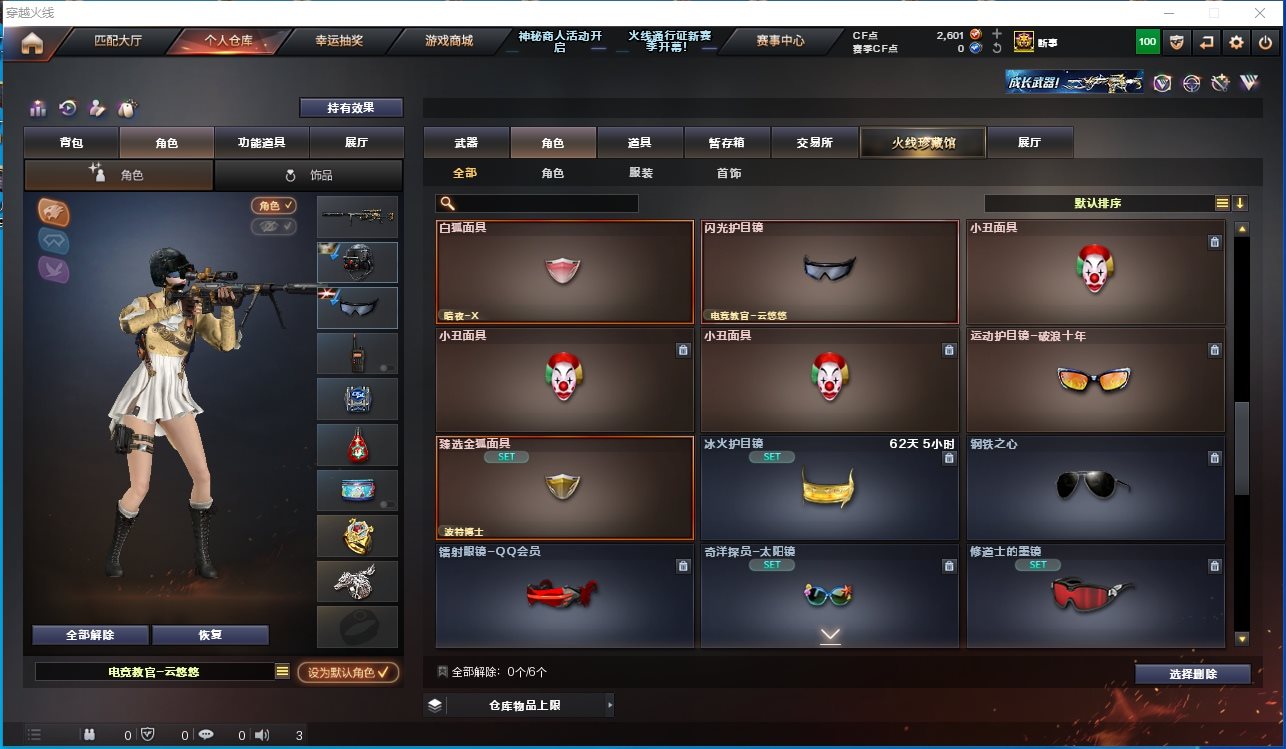Open the 武器 weapons category tab
The height and width of the screenshot is (749, 1286).
(x=466, y=143)
